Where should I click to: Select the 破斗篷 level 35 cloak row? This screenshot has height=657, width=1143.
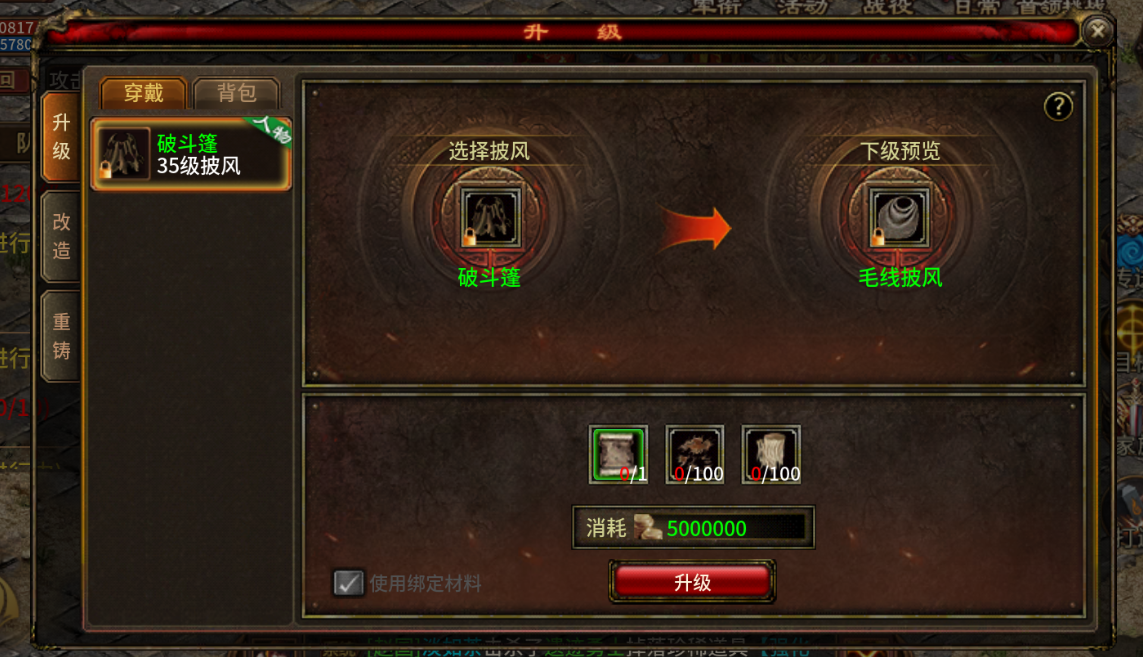click(x=191, y=154)
